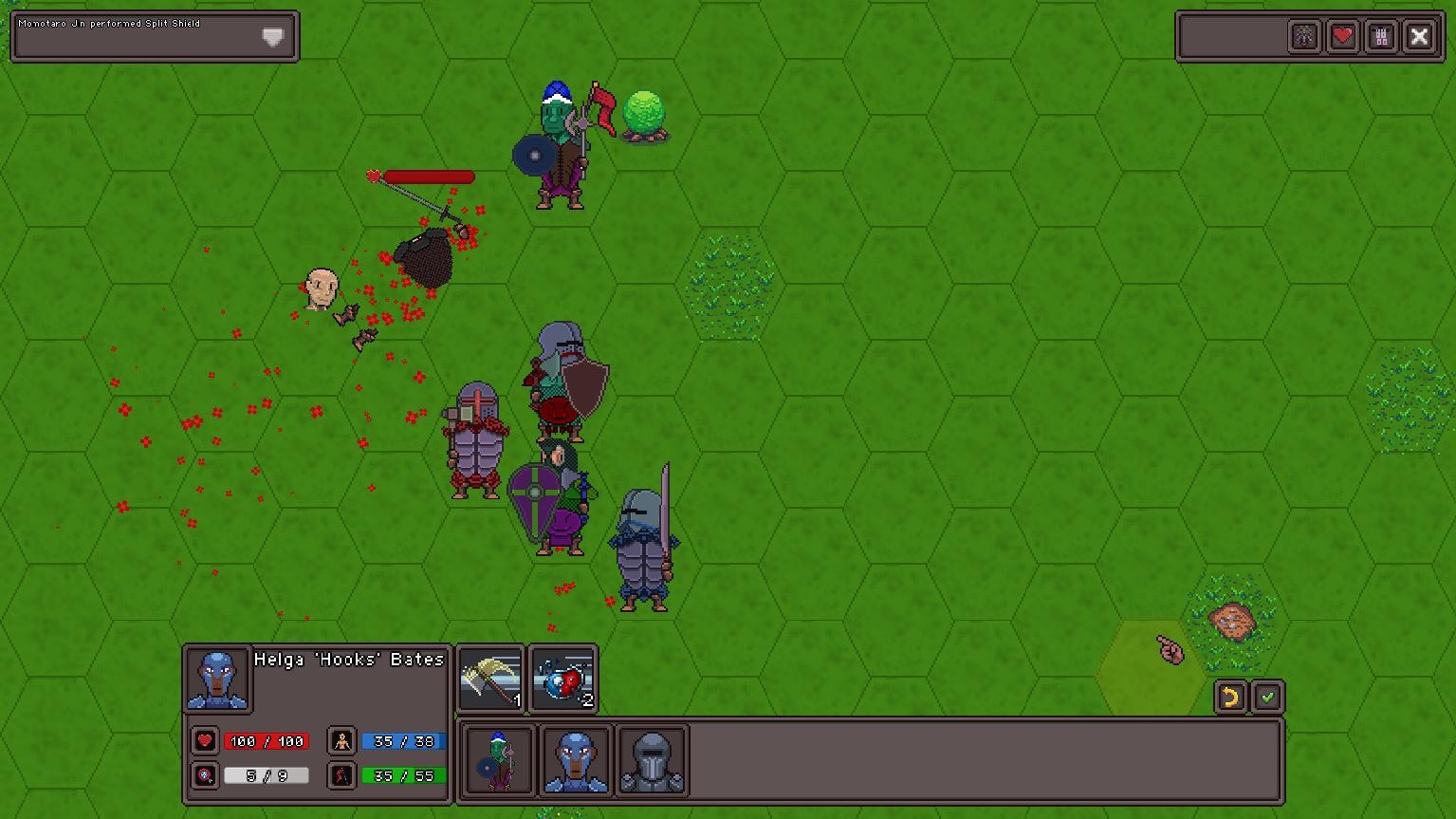Select Helga 'Hooks' Bates portrait
This screenshot has width=1456, height=819.
pyautogui.click(x=217, y=679)
